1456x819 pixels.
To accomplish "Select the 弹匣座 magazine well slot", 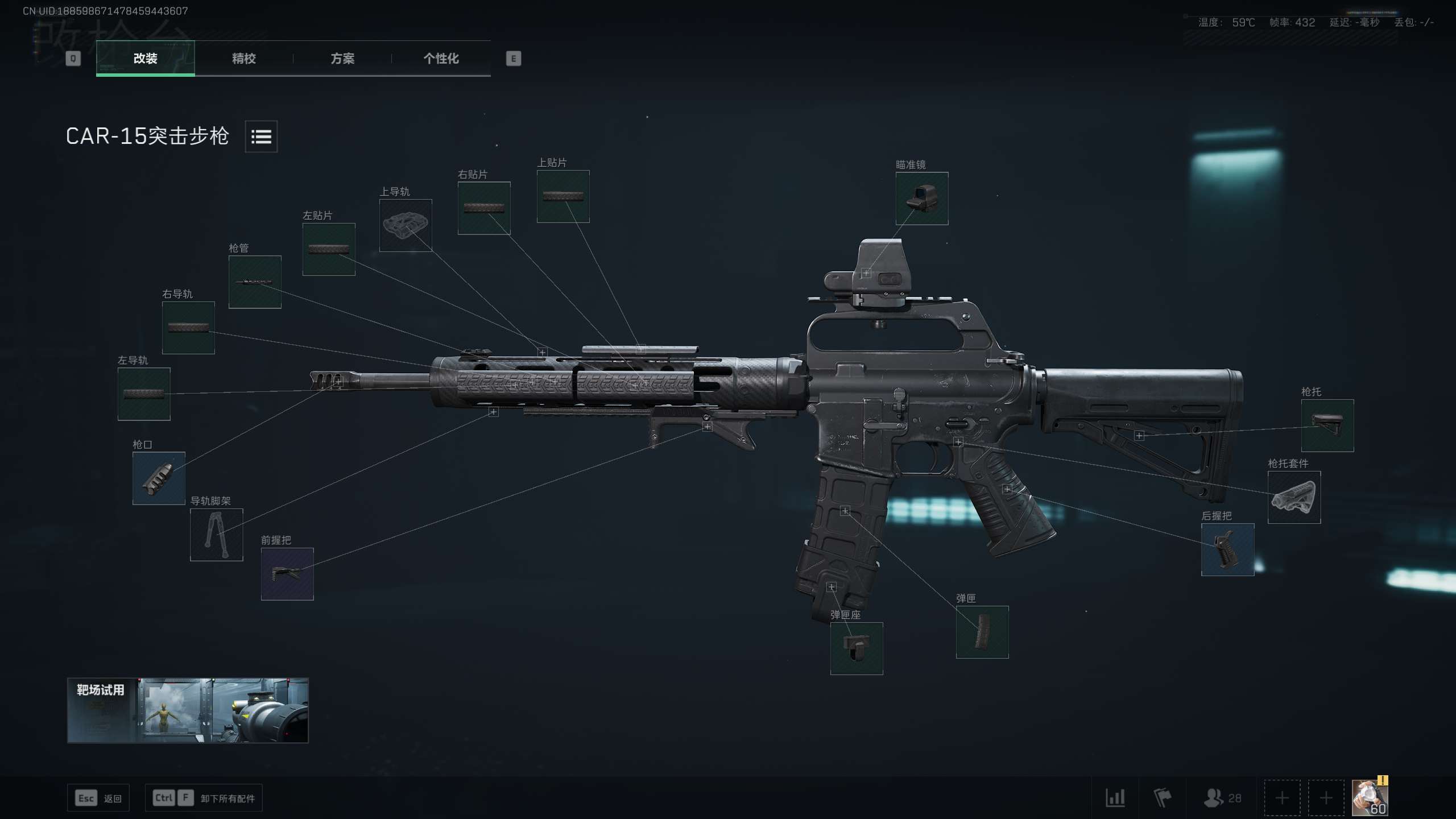I will point(857,648).
